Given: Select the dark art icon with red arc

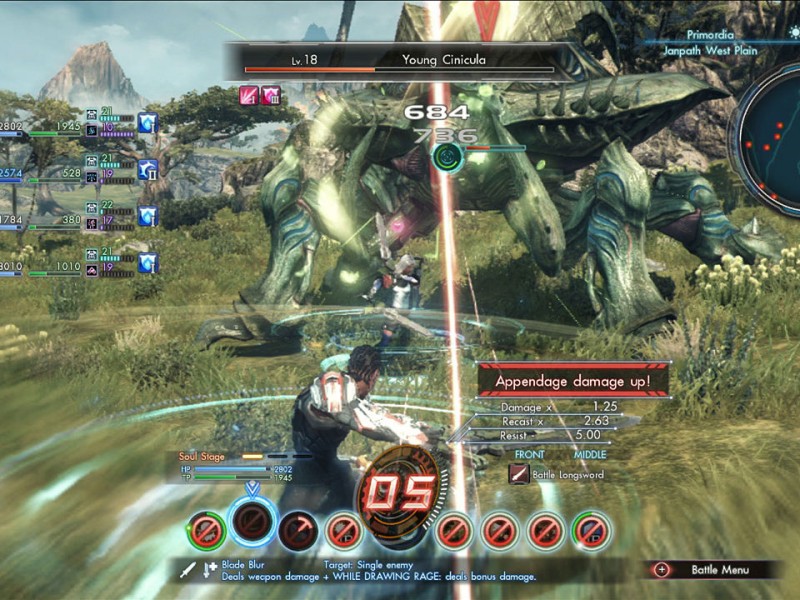Looking at the screenshot, I should 298,531.
